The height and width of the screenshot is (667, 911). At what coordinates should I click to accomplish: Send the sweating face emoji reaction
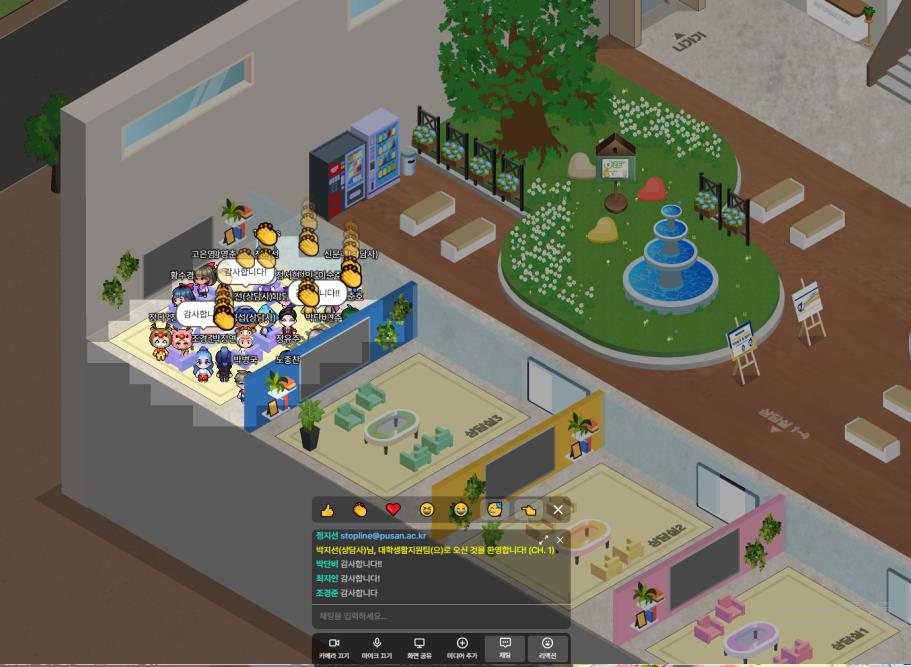(494, 510)
